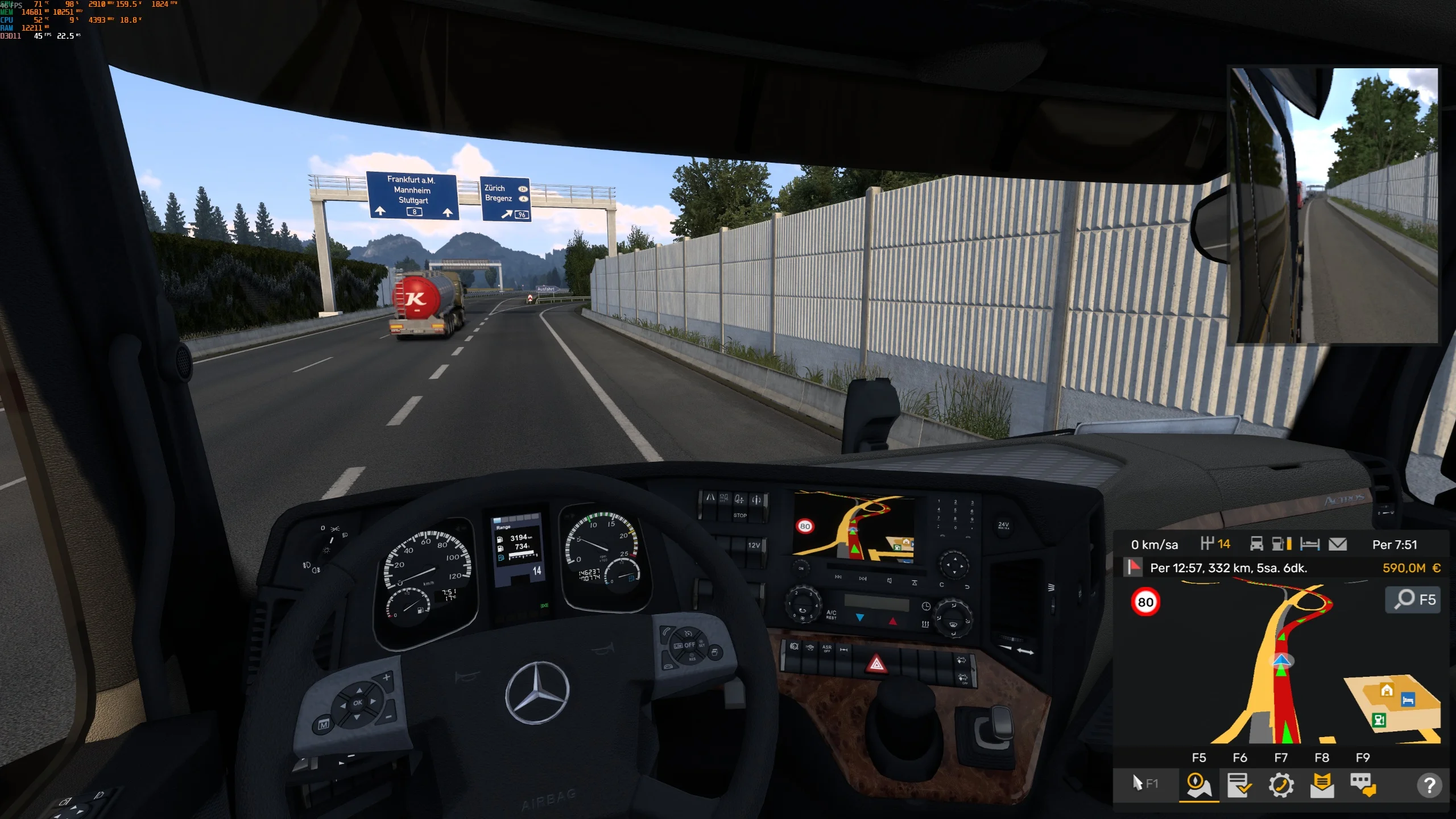Click the question mark help button
Image resolution: width=1456 pixels, height=819 pixels.
point(1429,785)
